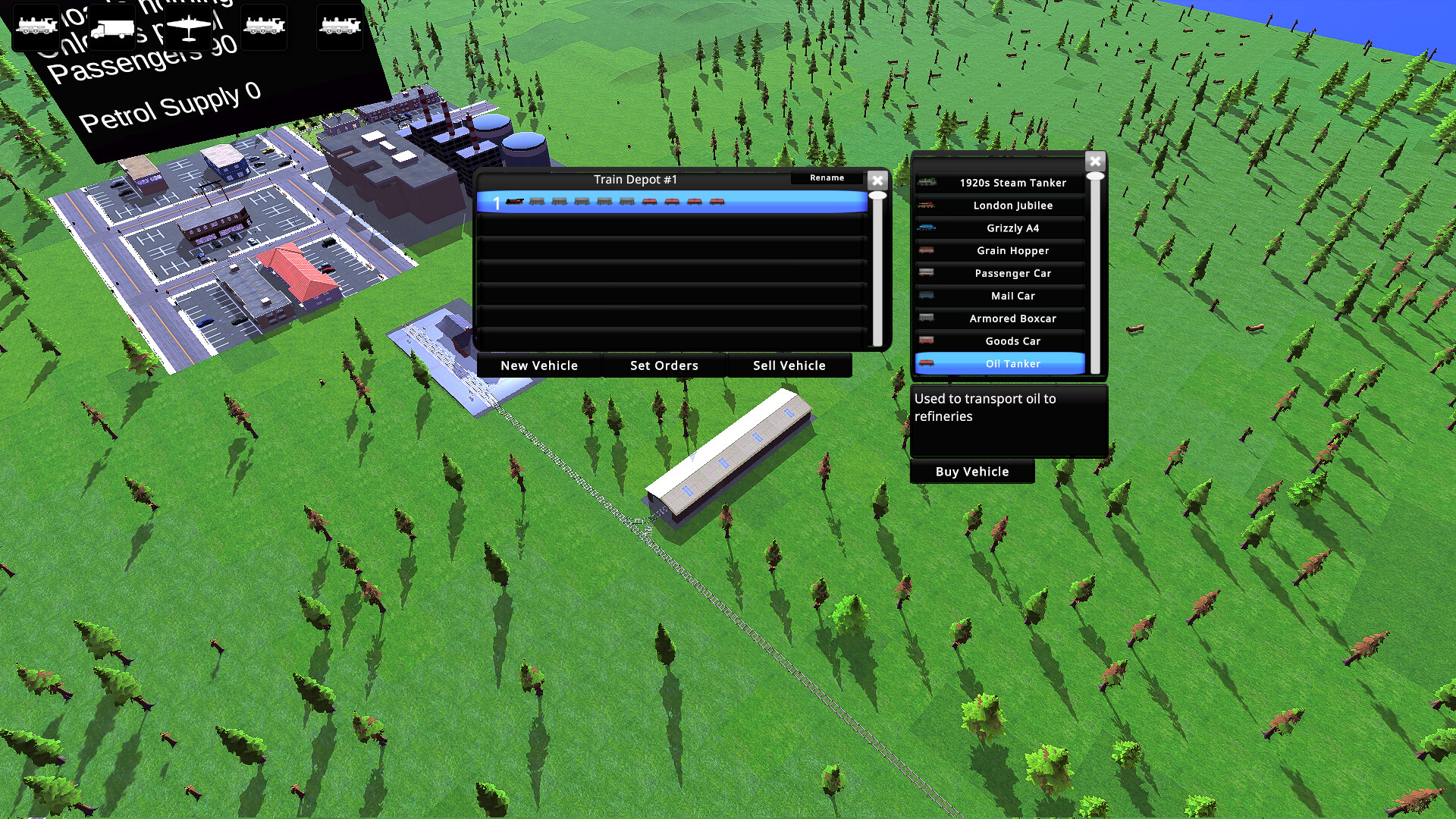Click the locomotive at the front of Train 1
The width and height of the screenshot is (1456, 819).
pos(514,202)
